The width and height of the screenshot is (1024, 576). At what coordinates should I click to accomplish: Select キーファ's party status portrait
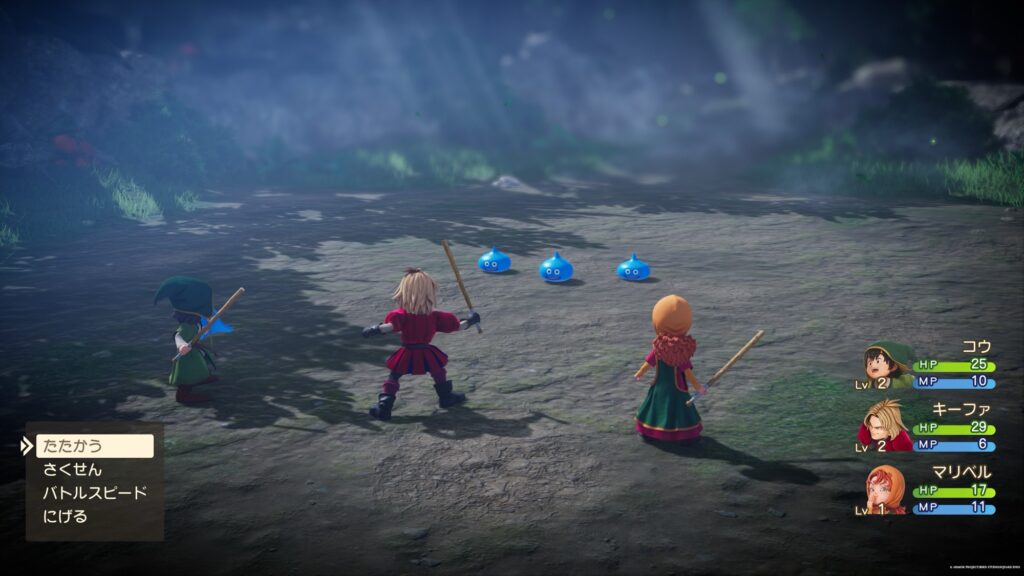click(885, 425)
